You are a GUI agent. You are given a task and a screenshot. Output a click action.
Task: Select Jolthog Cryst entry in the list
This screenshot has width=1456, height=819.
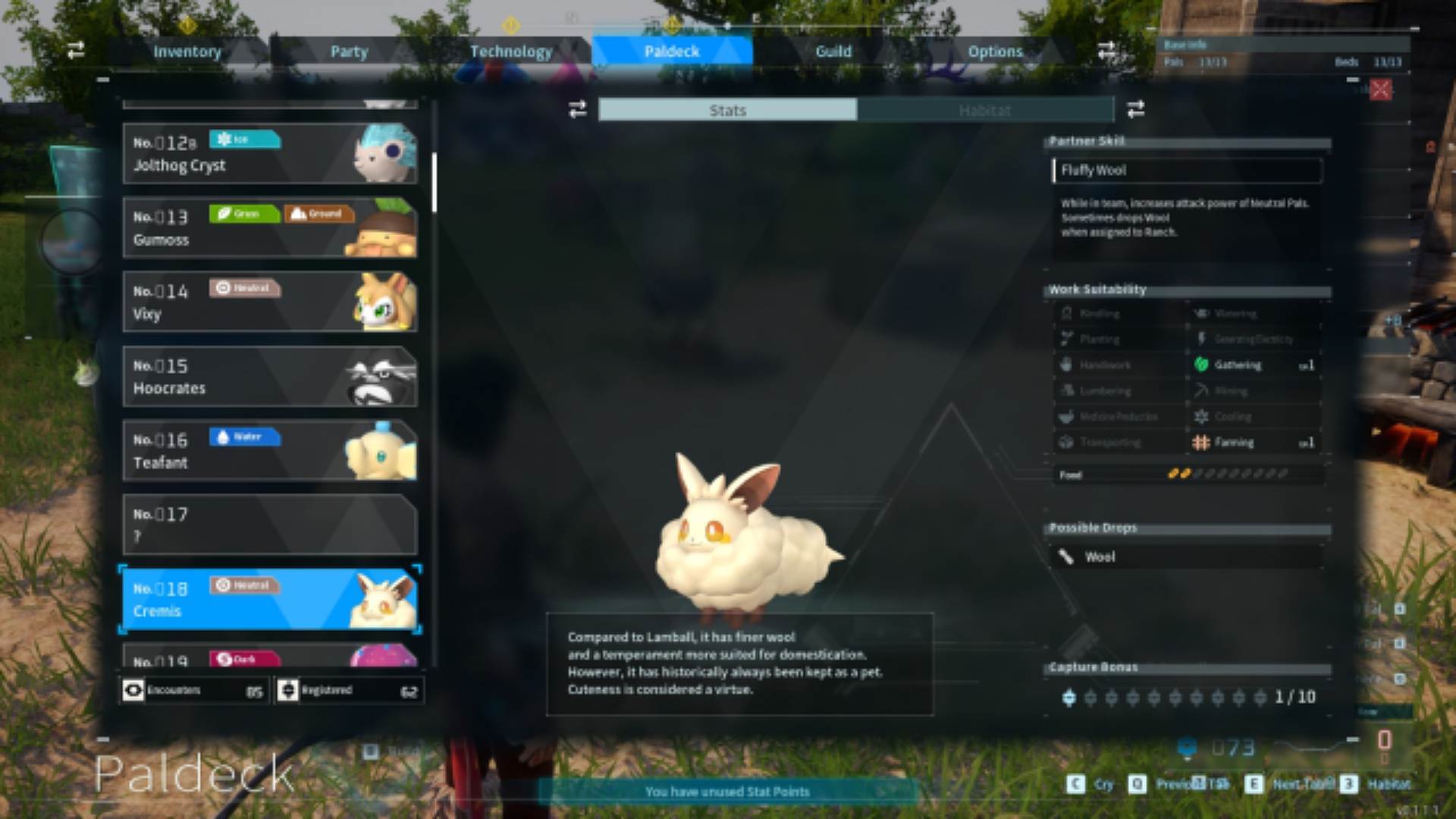[269, 154]
